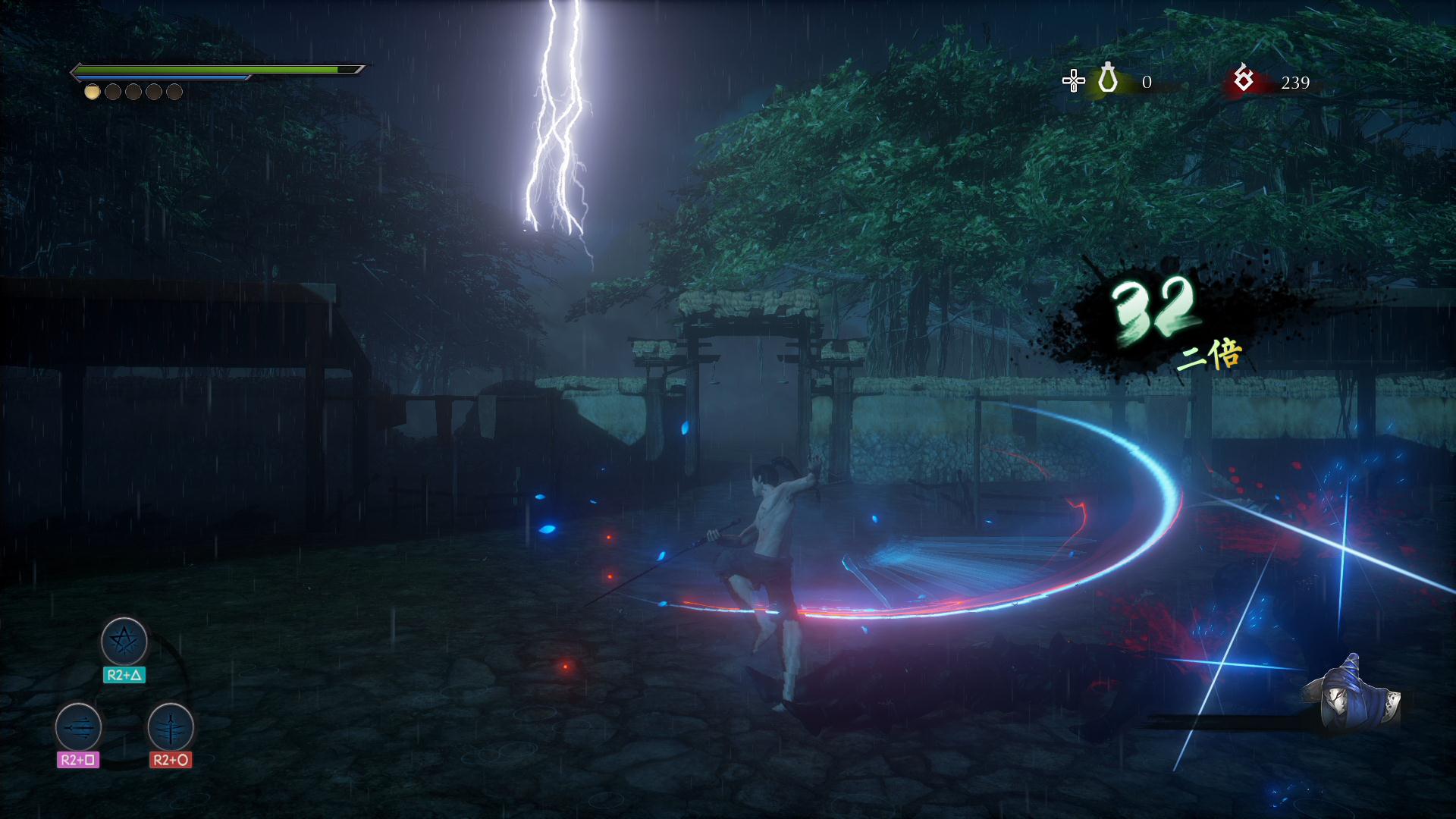Click the red R2+○ shortcut label
Image resolution: width=1456 pixels, height=819 pixels.
(x=173, y=758)
